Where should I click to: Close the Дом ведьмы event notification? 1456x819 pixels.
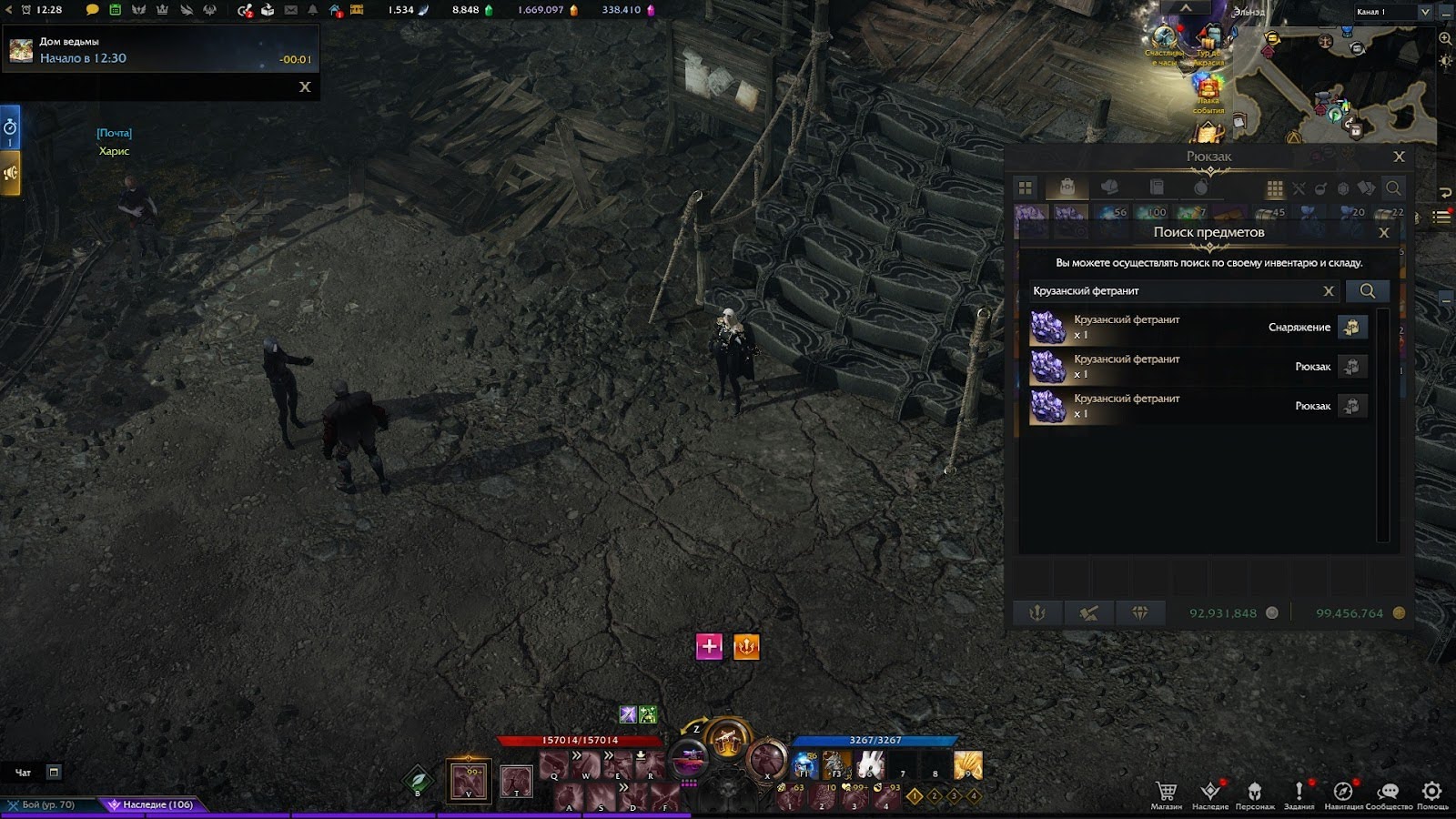(x=305, y=86)
